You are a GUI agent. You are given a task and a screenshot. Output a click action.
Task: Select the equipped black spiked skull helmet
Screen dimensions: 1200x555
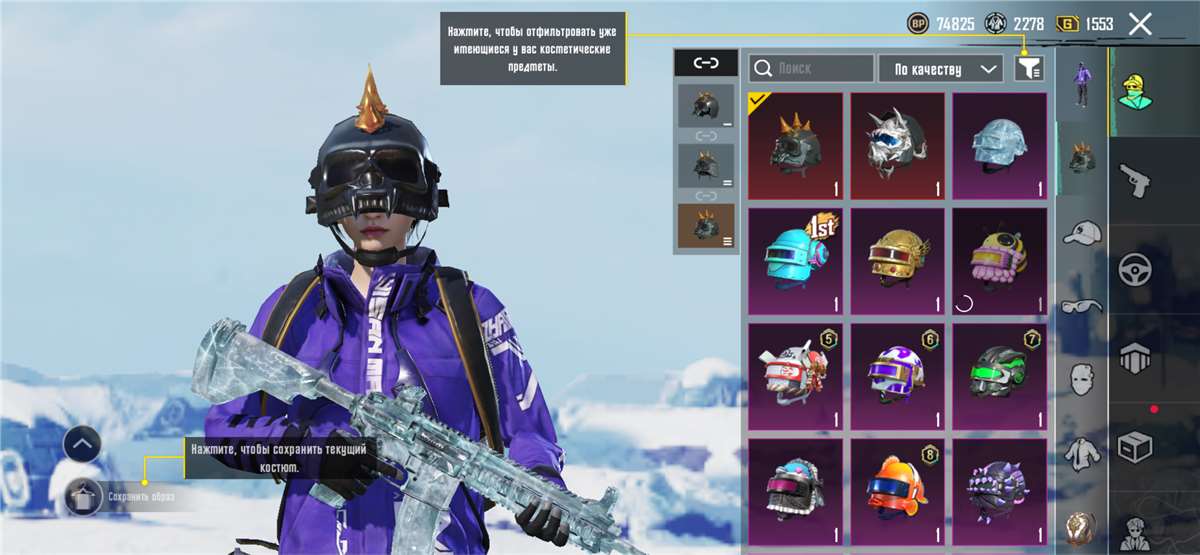pyautogui.click(x=796, y=146)
